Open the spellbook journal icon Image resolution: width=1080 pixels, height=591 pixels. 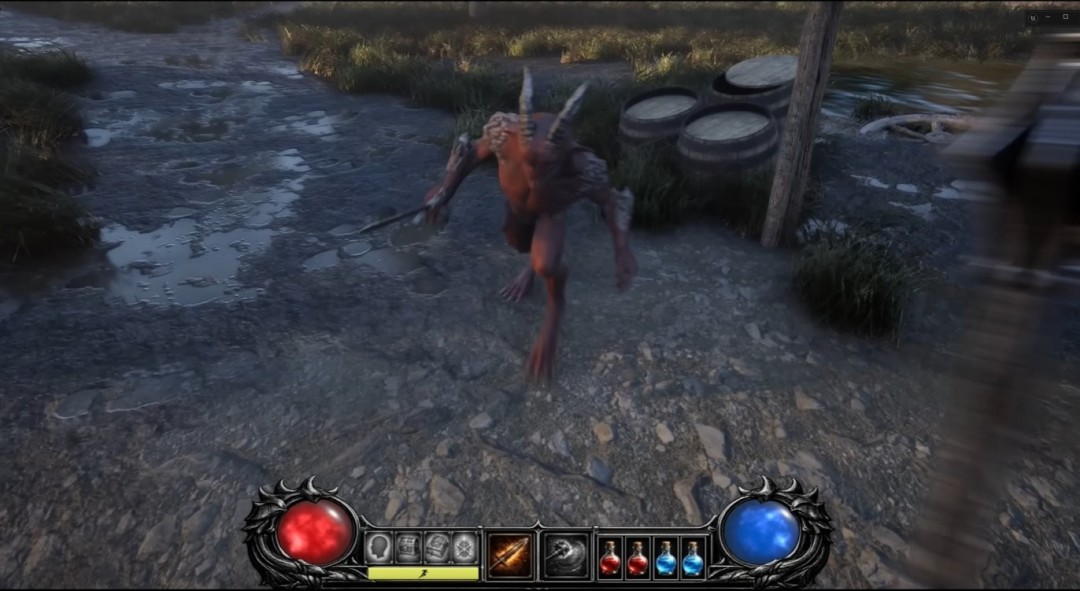tap(436, 547)
